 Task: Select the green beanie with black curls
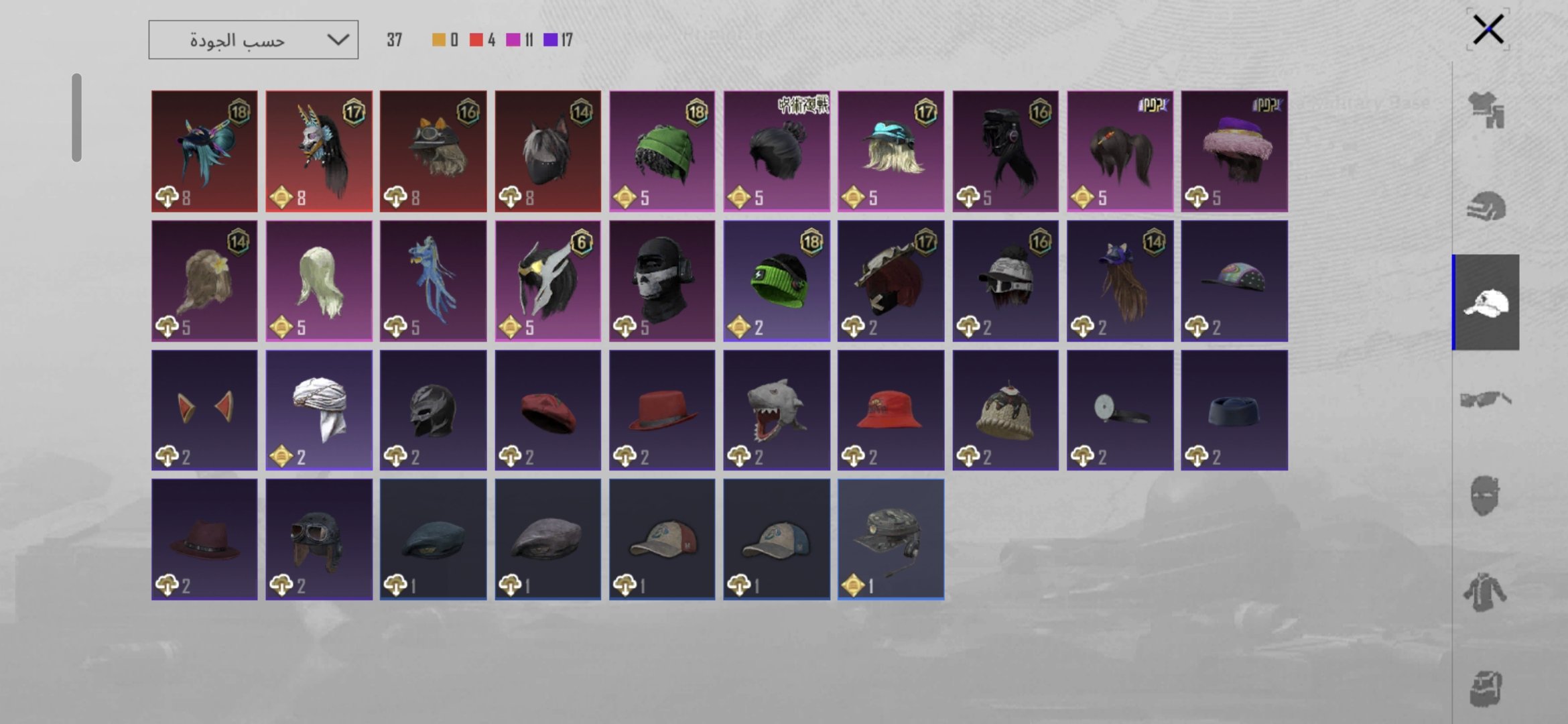(x=662, y=152)
